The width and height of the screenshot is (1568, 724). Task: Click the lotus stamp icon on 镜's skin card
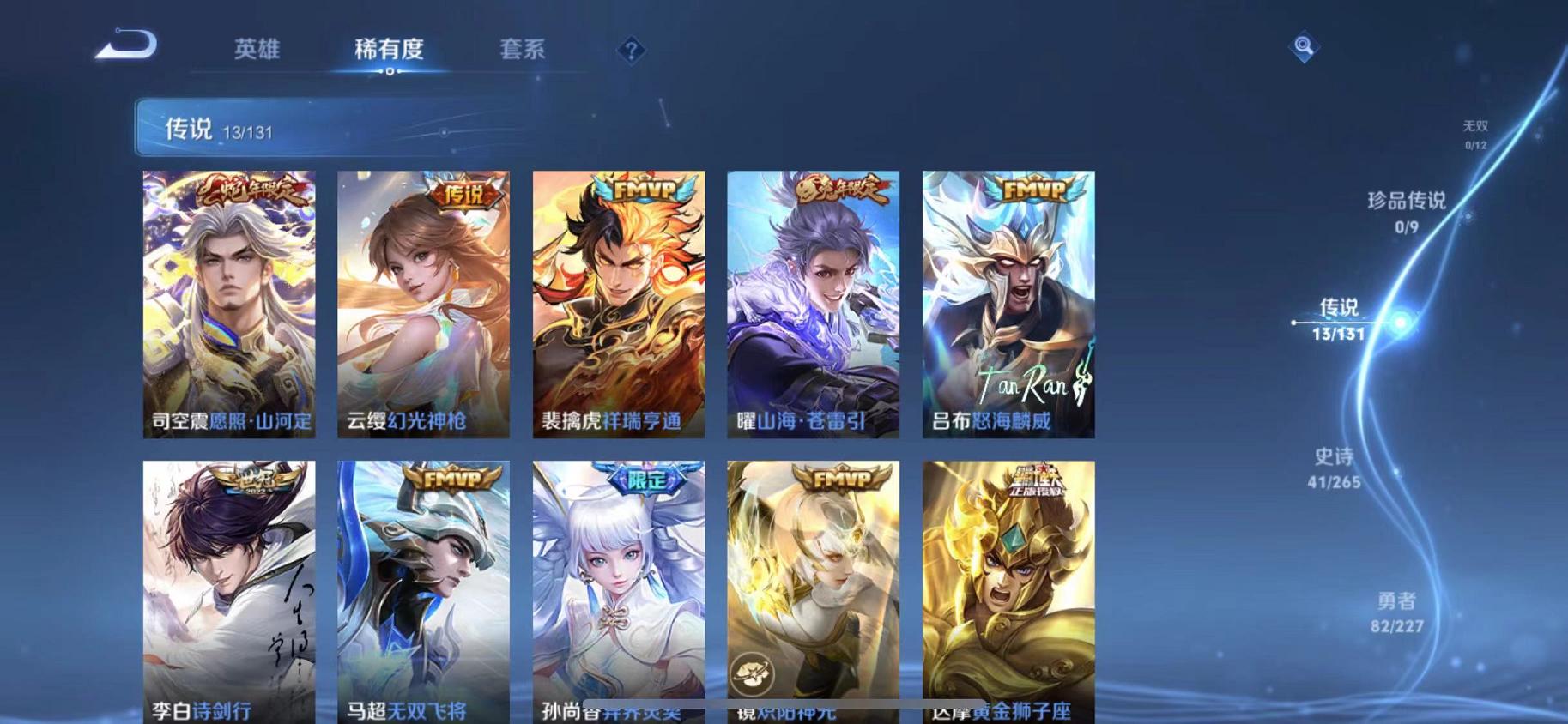tap(751, 673)
